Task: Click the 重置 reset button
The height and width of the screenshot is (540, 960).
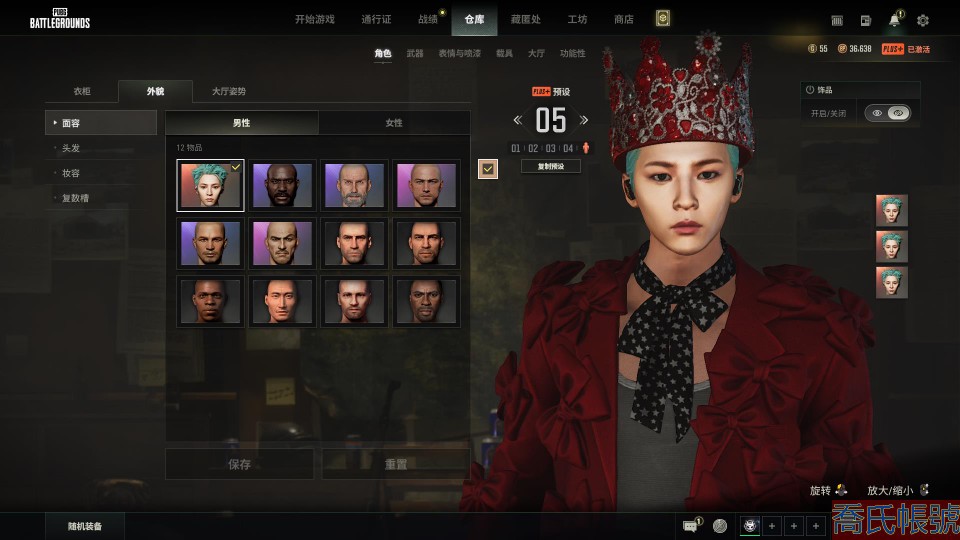Action: pos(396,464)
